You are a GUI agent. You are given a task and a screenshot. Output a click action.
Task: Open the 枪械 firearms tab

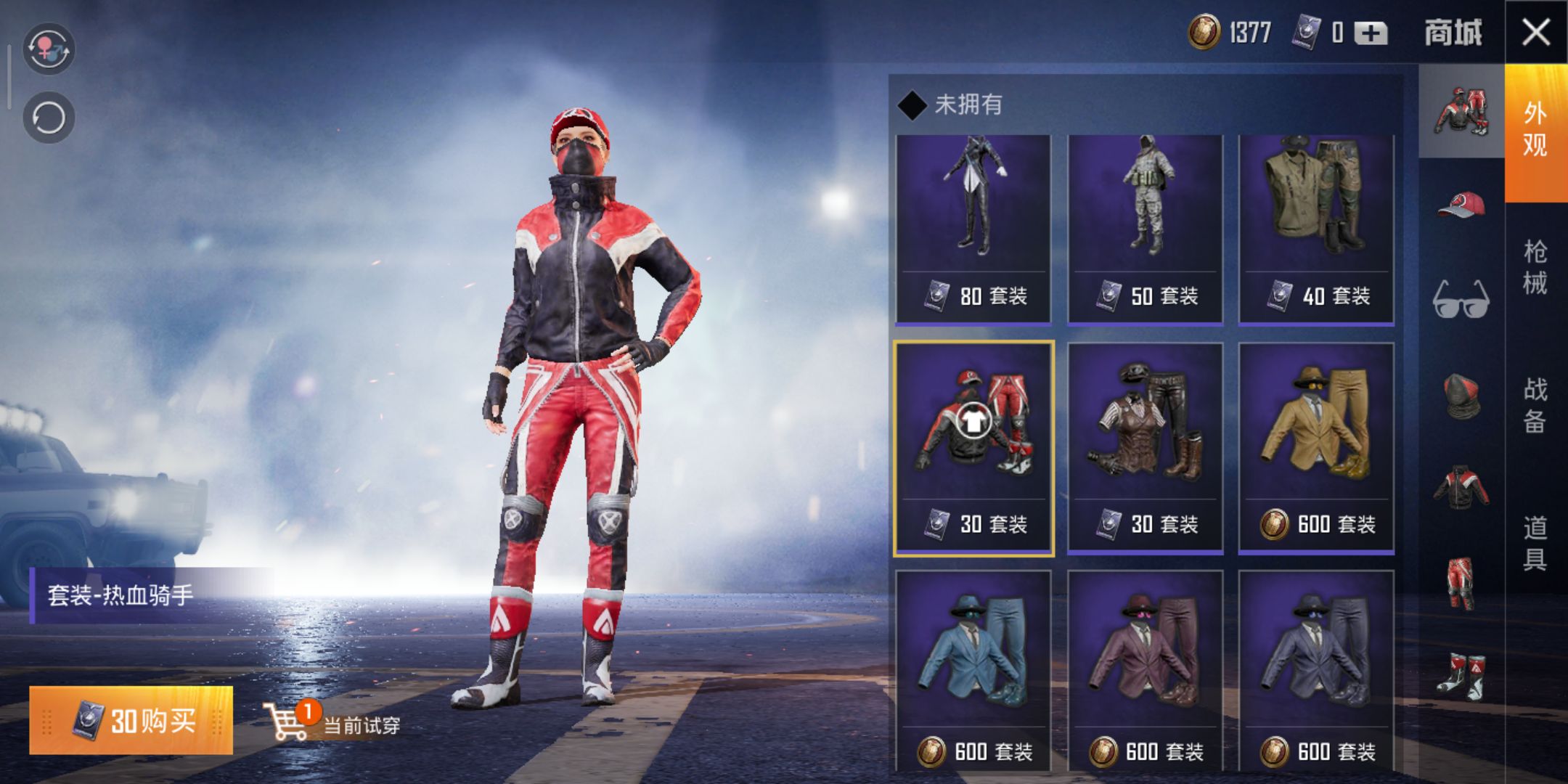[1535, 267]
